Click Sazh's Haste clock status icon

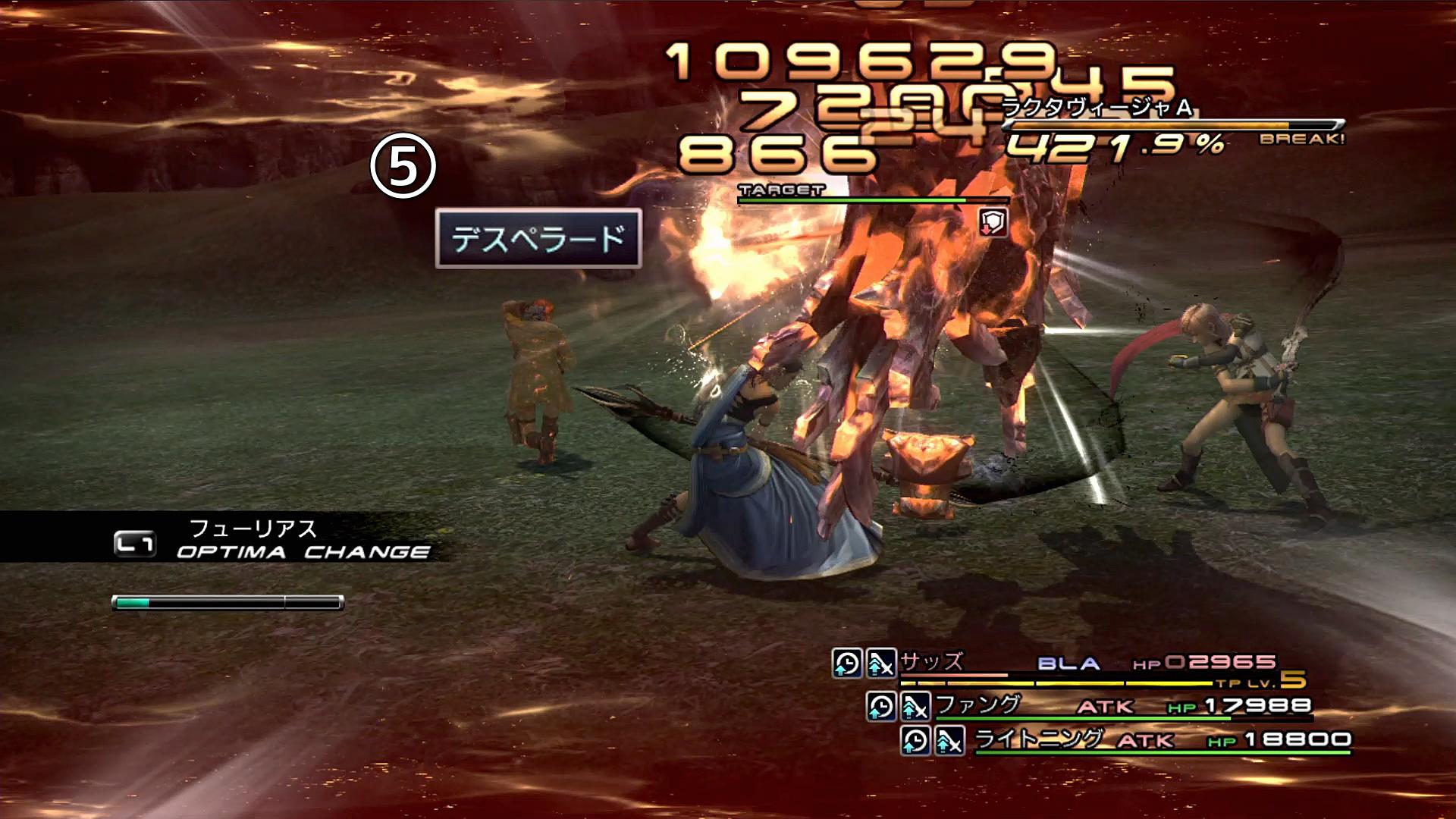pyautogui.click(x=846, y=664)
